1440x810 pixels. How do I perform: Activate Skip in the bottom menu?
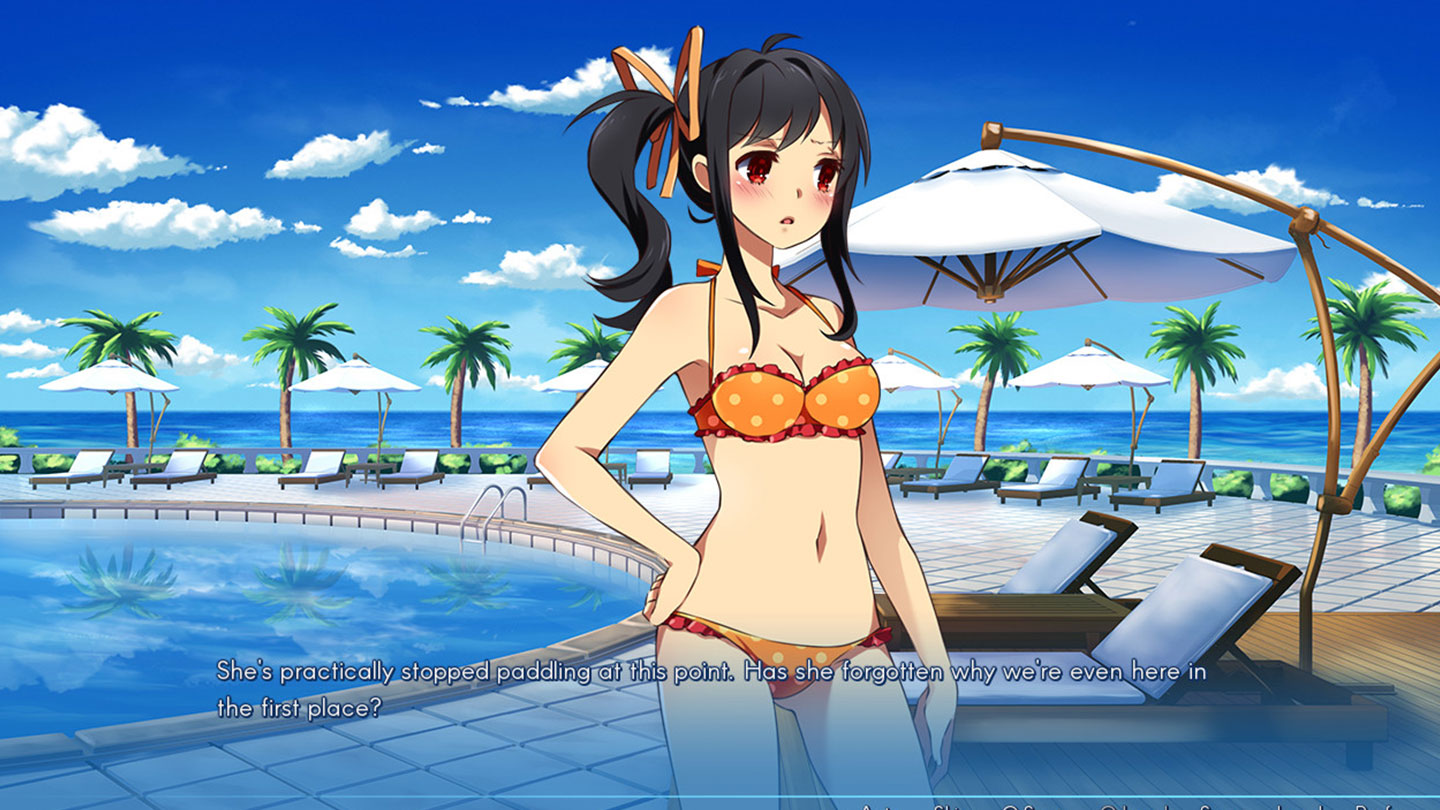pos(950,807)
